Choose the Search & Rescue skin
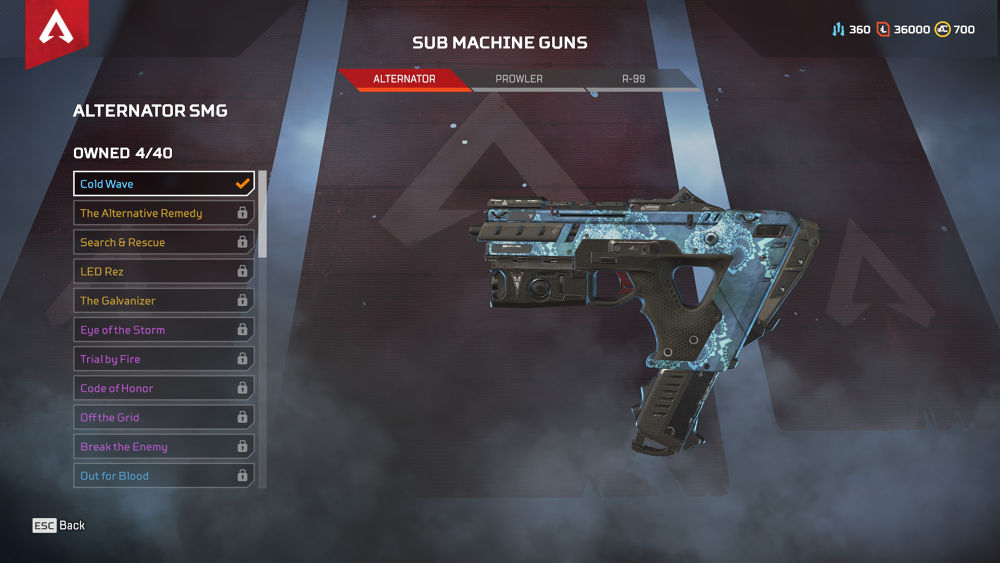Image resolution: width=1000 pixels, height=563 pixels. [164, 242]
